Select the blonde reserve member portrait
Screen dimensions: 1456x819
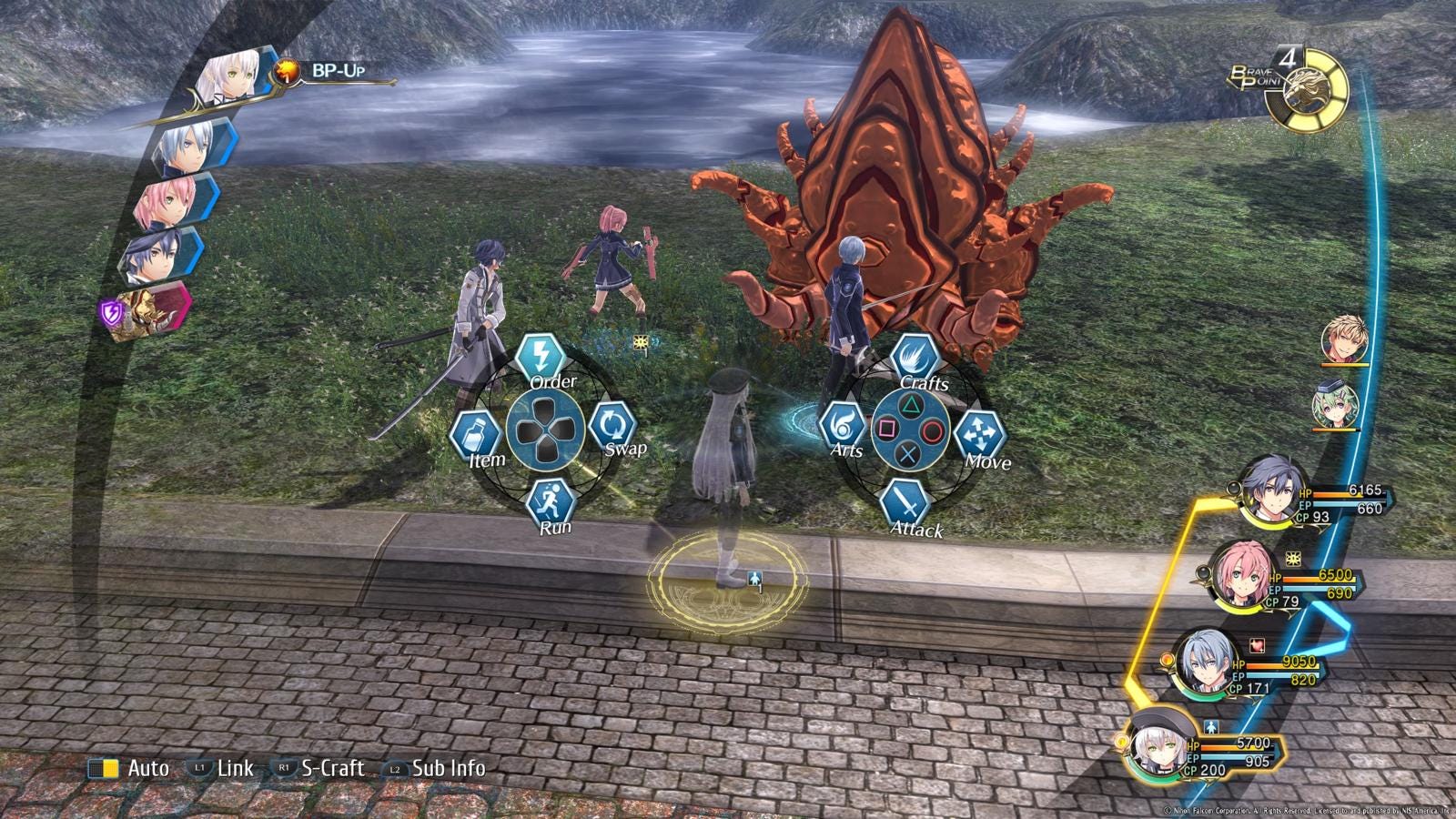(x=1344, y=340)
